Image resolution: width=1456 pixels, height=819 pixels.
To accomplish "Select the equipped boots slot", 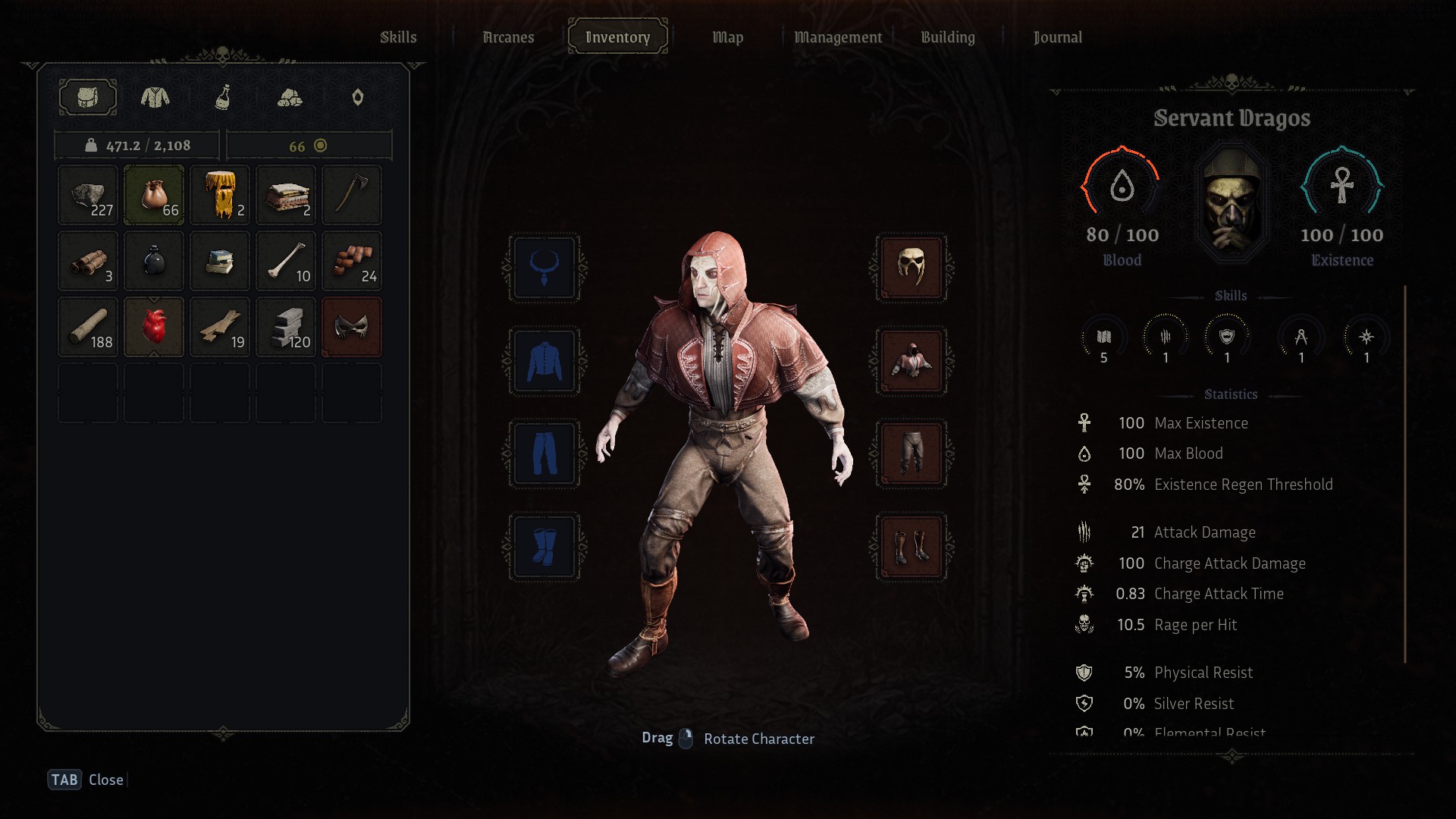I will click(x=911, y=547).
